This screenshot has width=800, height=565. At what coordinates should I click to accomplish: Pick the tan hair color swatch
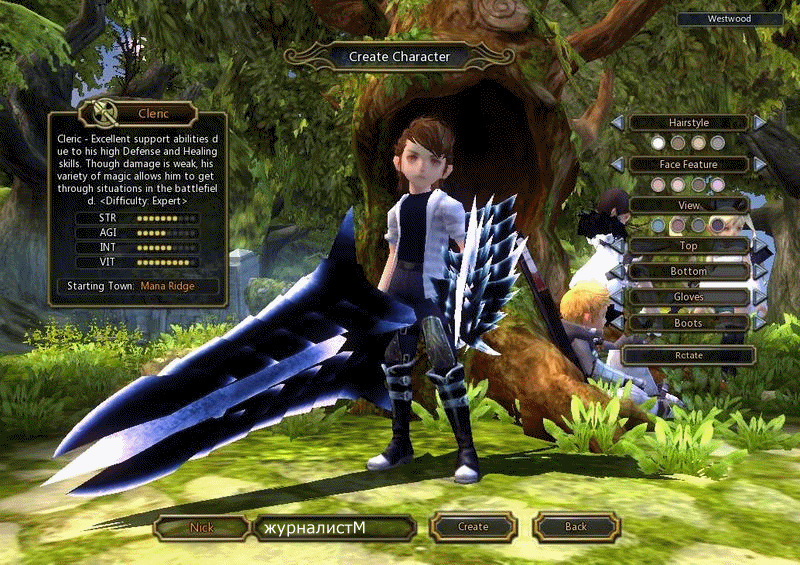click(699, 143)
